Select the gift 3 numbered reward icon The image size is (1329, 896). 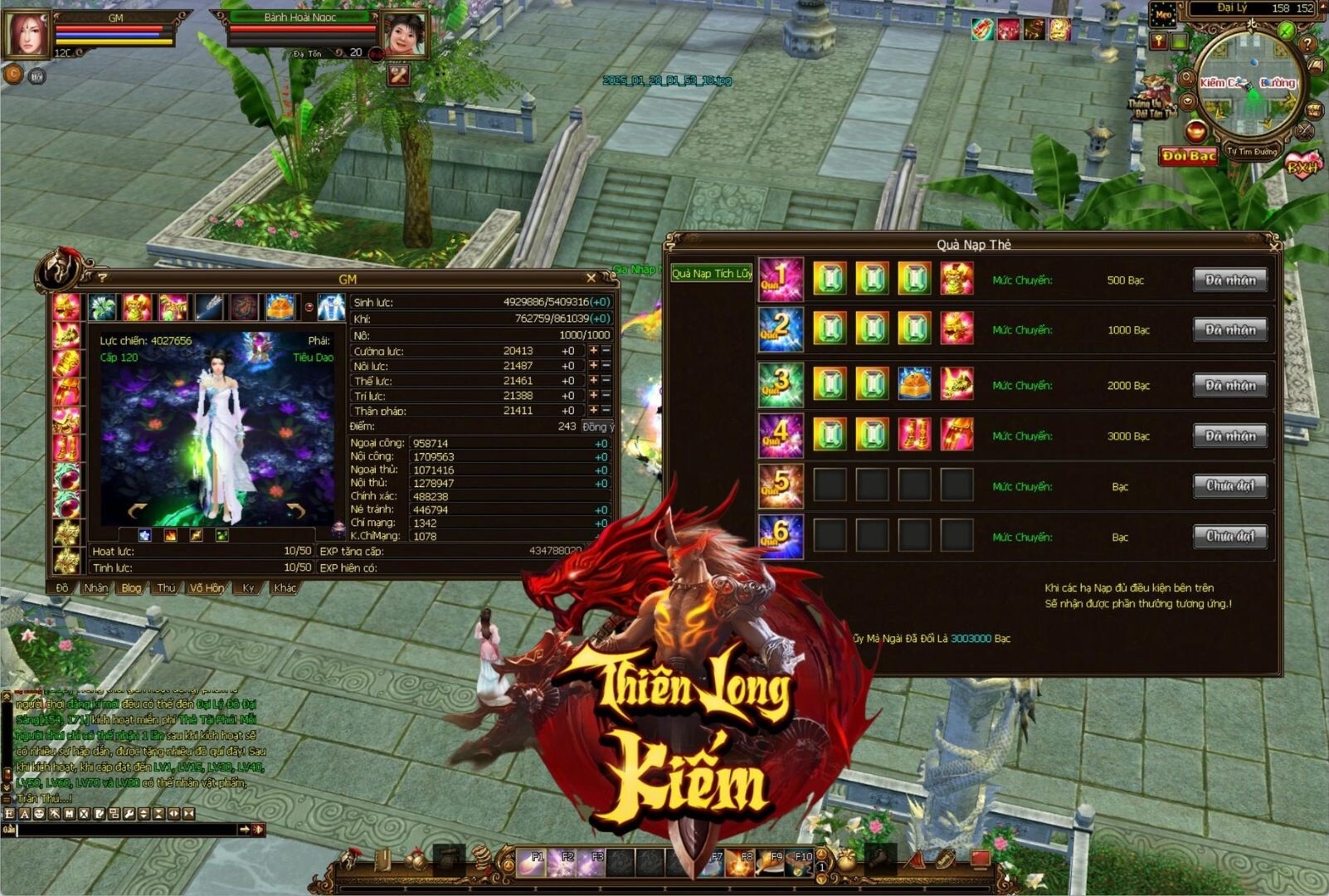pos(781,385)
